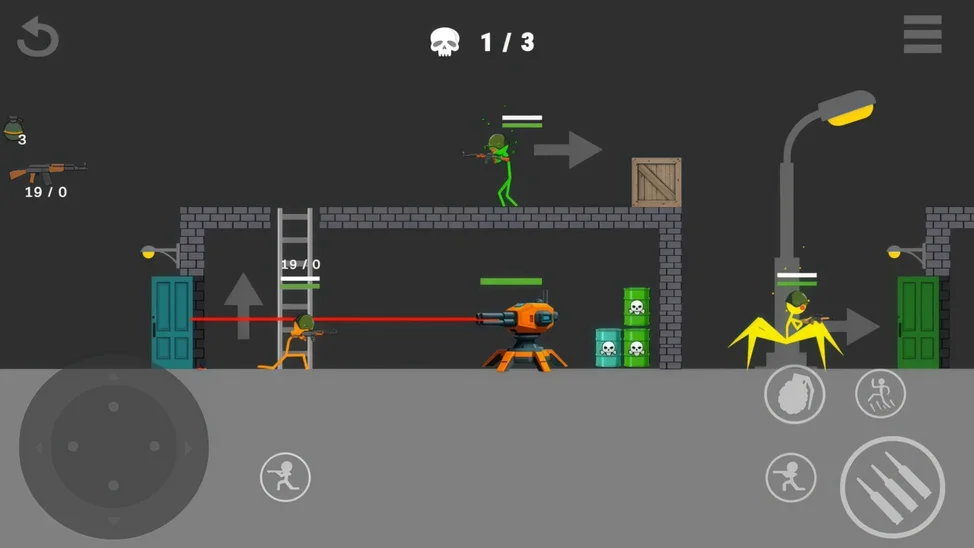This screenshot has width=974, height=548.
Task: Open the hamburger pause menu
Action: pyautogui.click(x=922, y=35)
